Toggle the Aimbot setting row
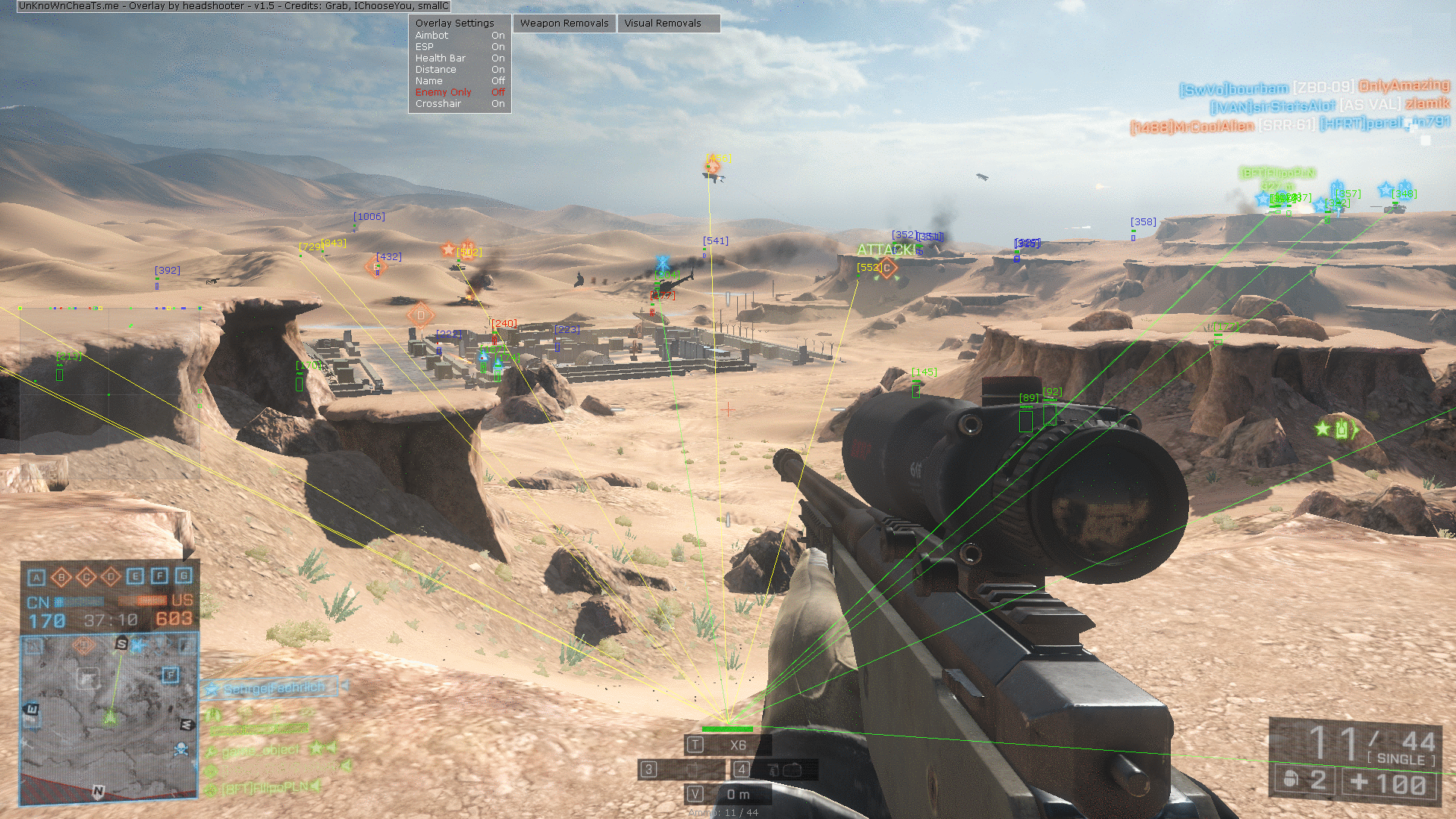This screenshot has height=819, width=1456. [460, 36]
